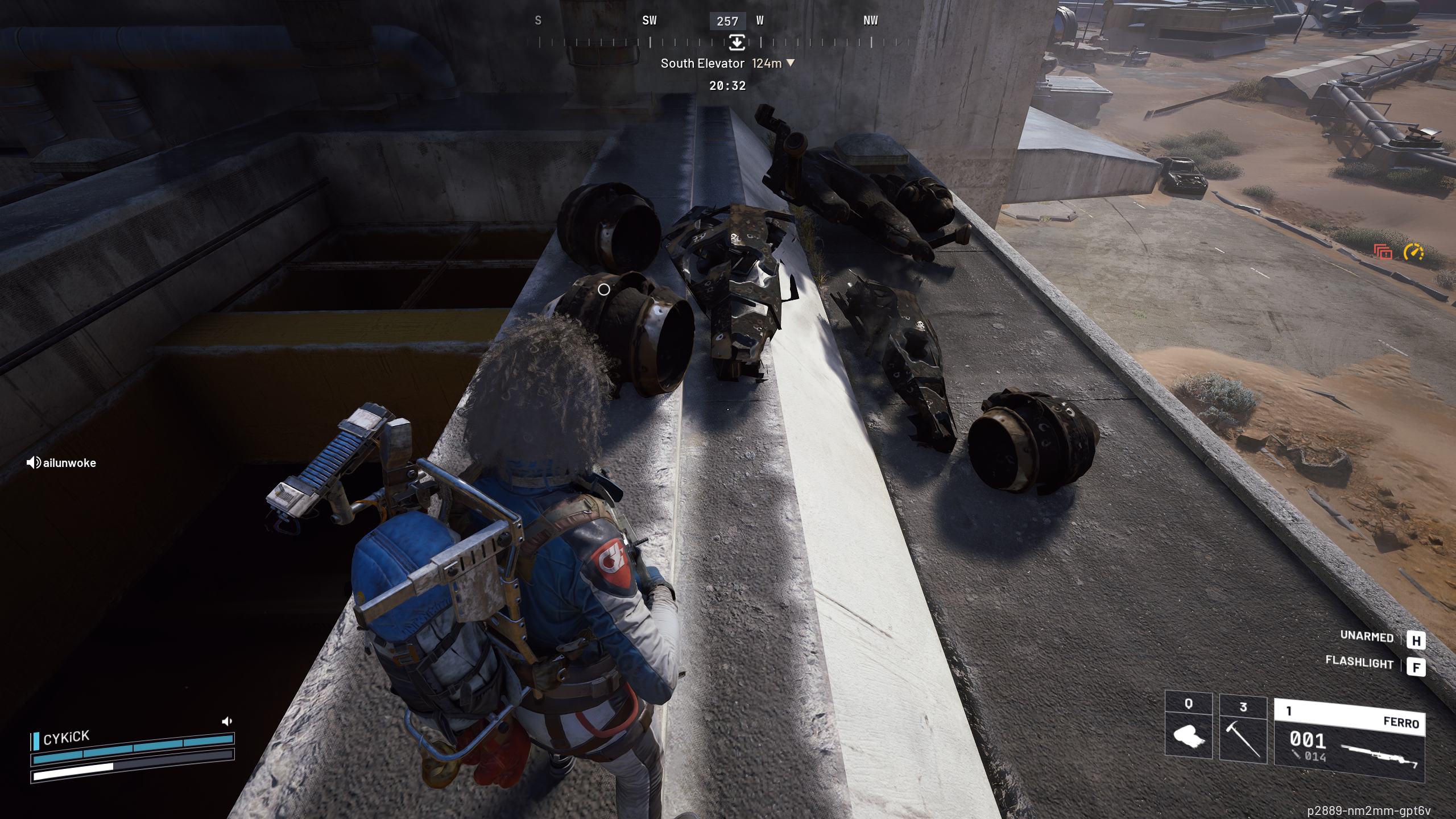This screenshot has width=1456, height=819.
Task: Click the speaker icon above CYKiCK's bars
Action: coord(227,721)
